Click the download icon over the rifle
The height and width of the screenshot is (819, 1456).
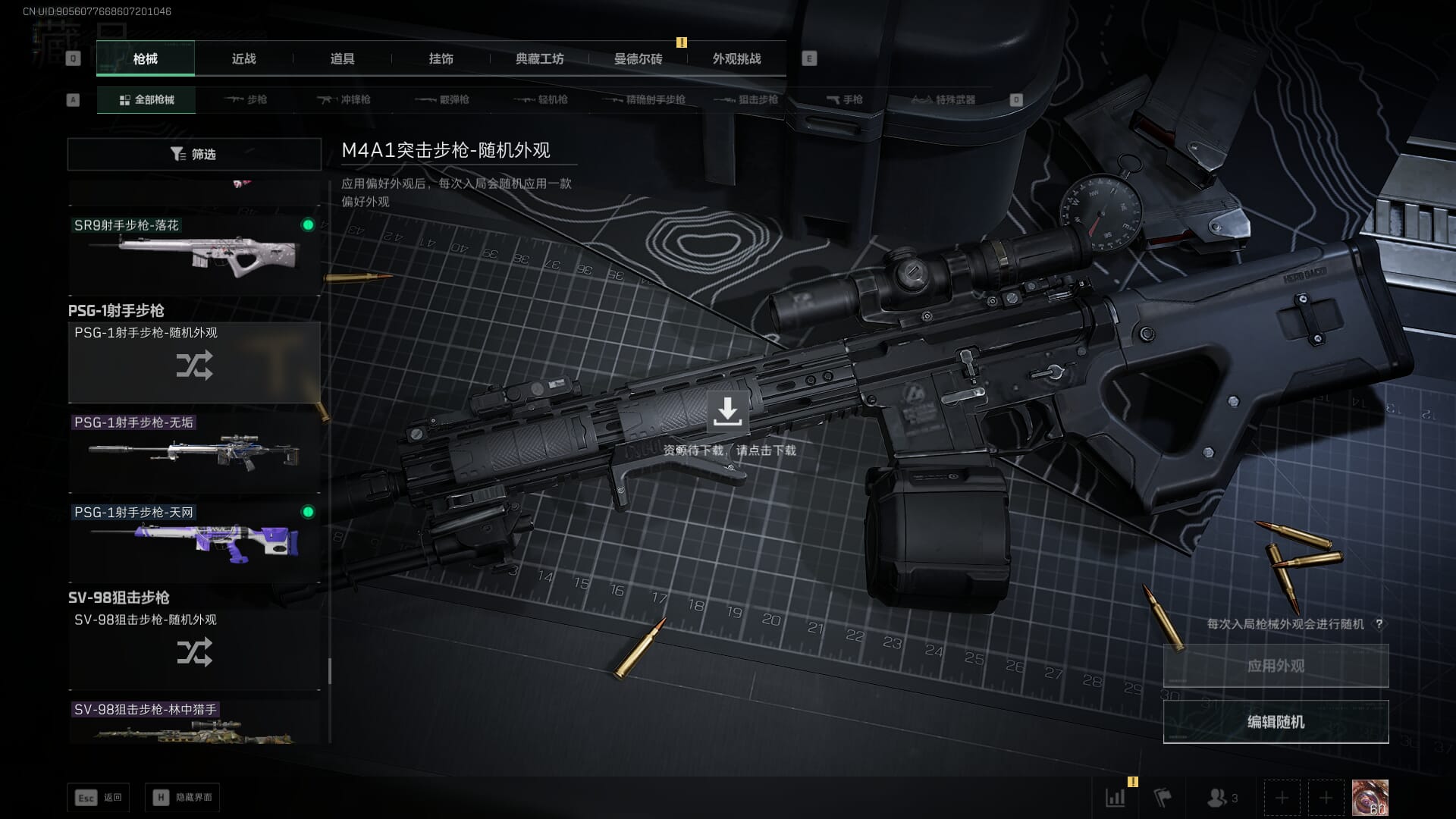click(727, 411)
